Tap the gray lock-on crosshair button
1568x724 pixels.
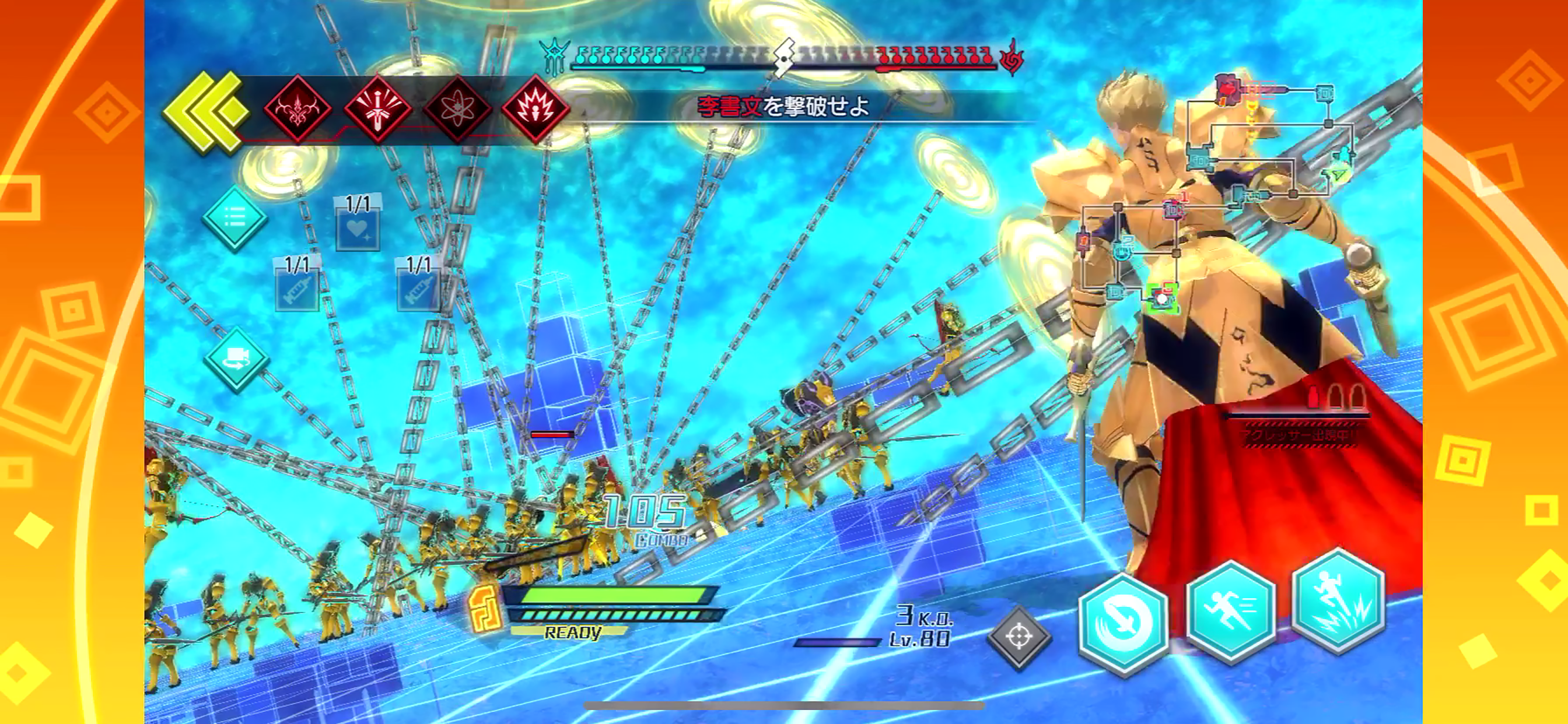coord(1019,637)
